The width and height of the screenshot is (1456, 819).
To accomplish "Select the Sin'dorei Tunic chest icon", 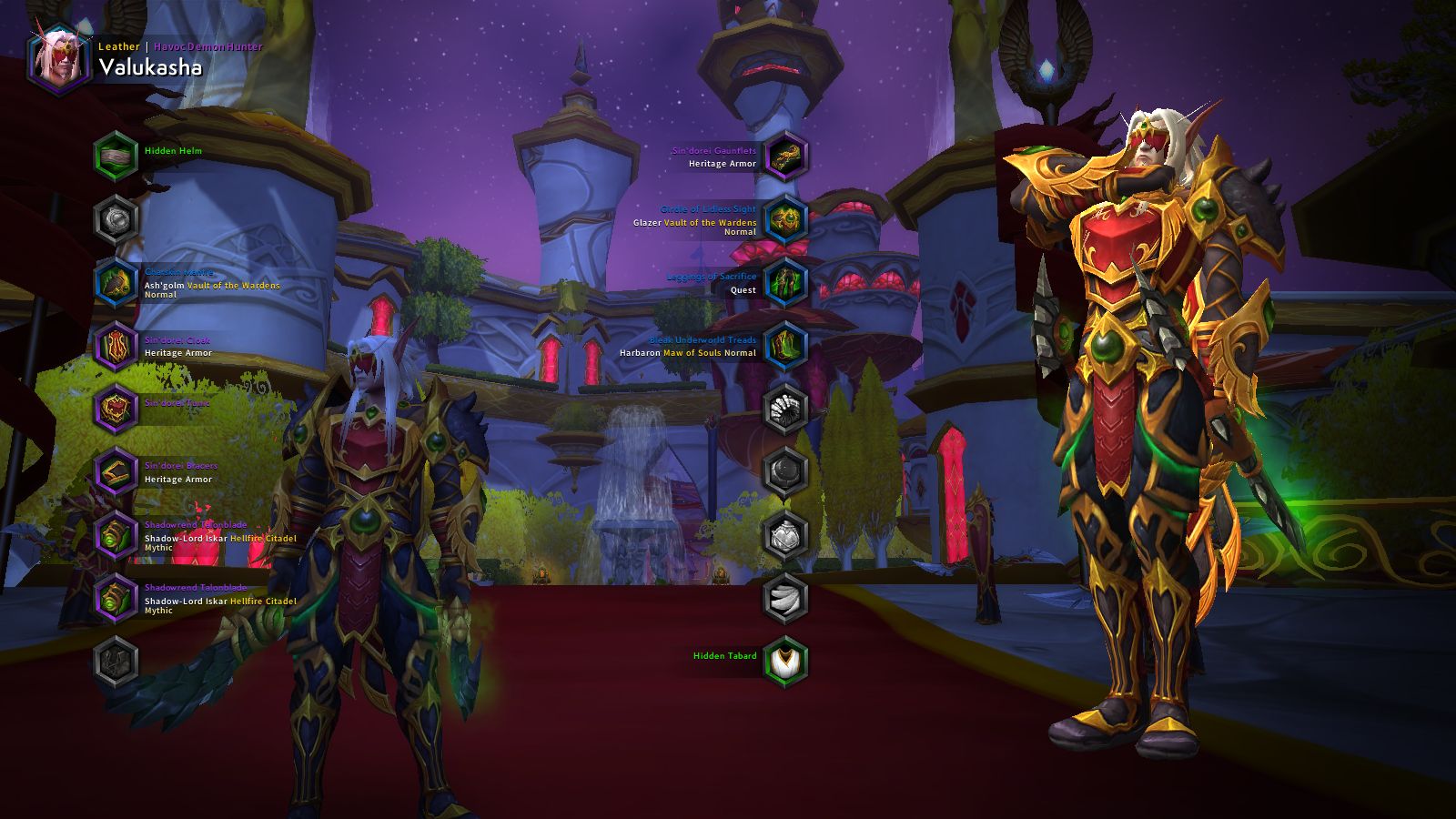I will [116, 406].
